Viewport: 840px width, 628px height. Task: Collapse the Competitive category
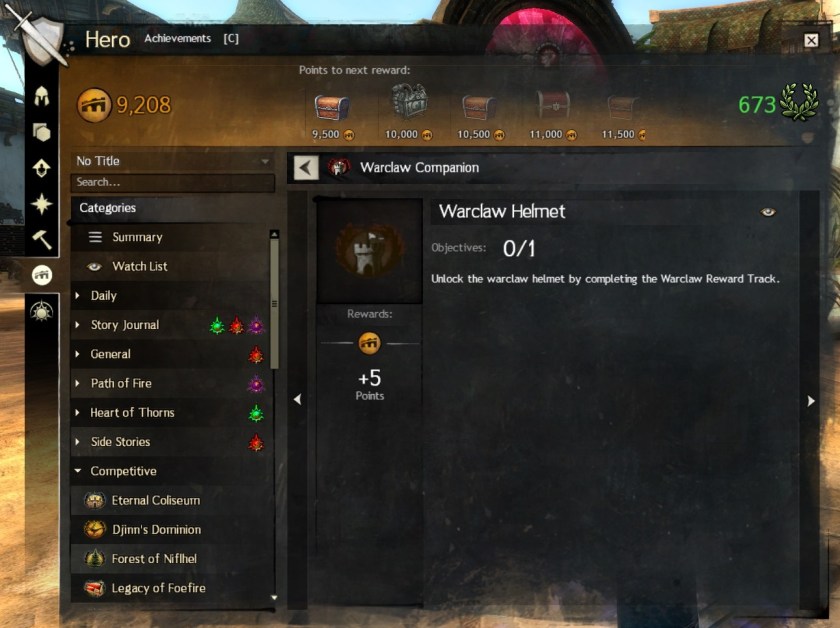pyautogui.click(x=123, y=471)
